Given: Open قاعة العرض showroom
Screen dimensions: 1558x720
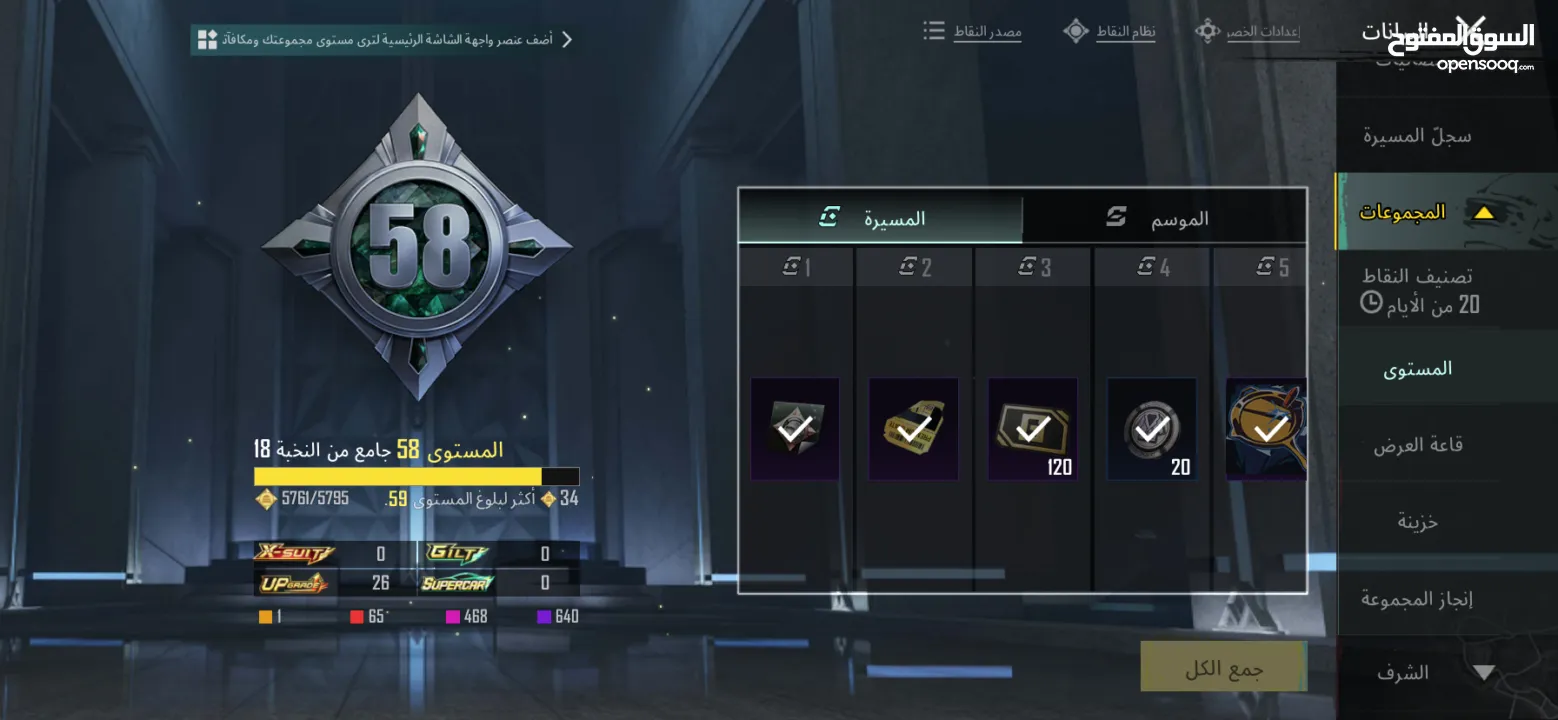Looking at the screenshot, I should [x=1417, y=445].
